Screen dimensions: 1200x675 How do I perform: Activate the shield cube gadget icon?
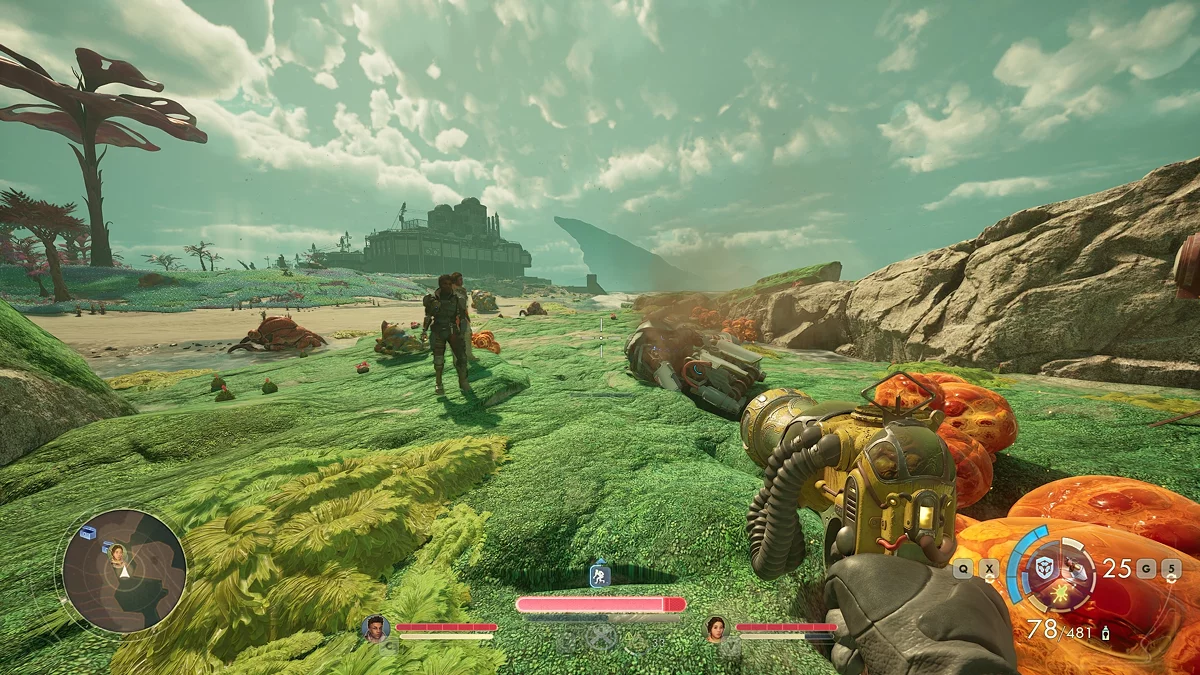click(1044, 568)
